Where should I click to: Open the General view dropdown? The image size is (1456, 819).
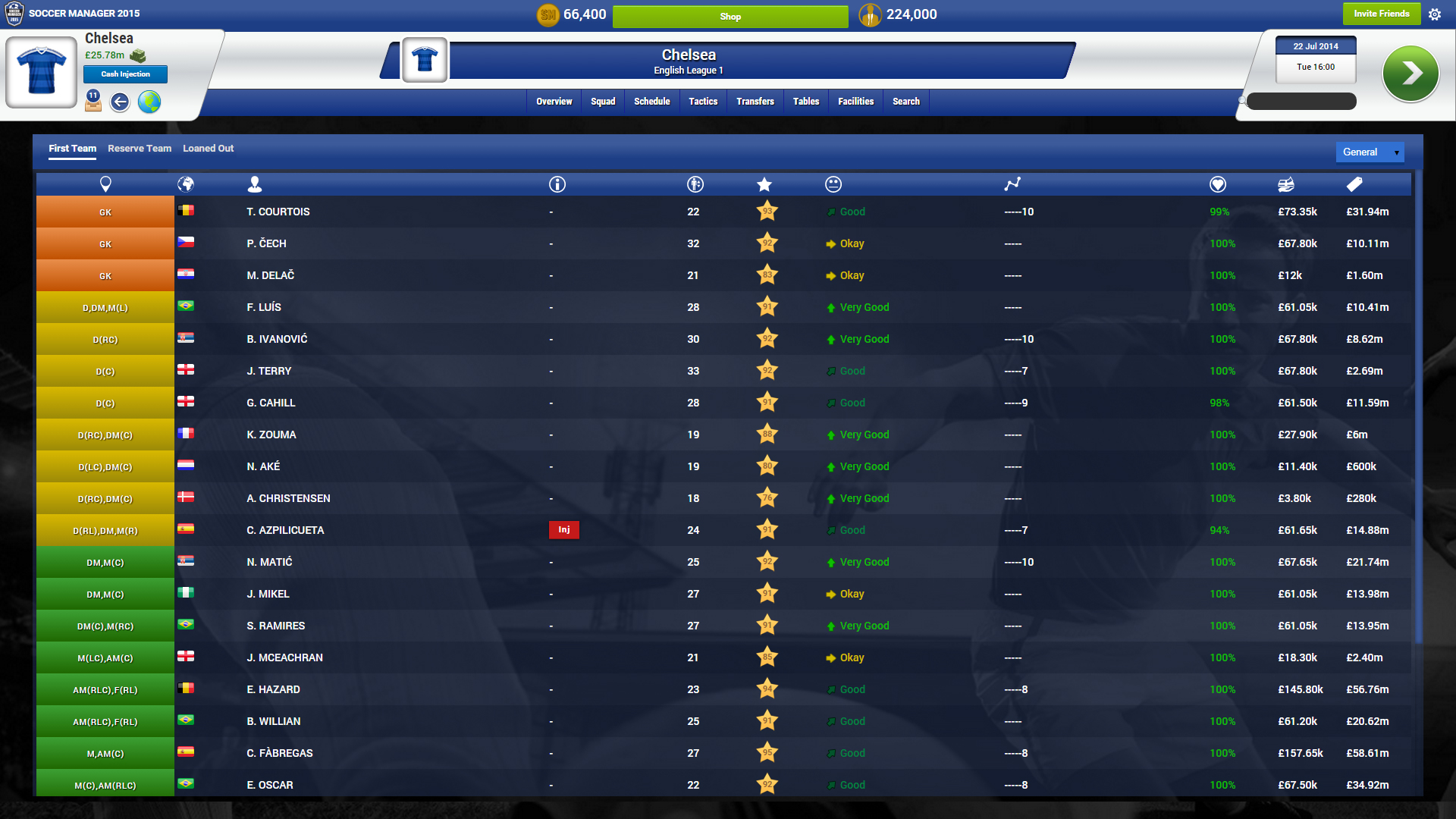coord(1370,152)
